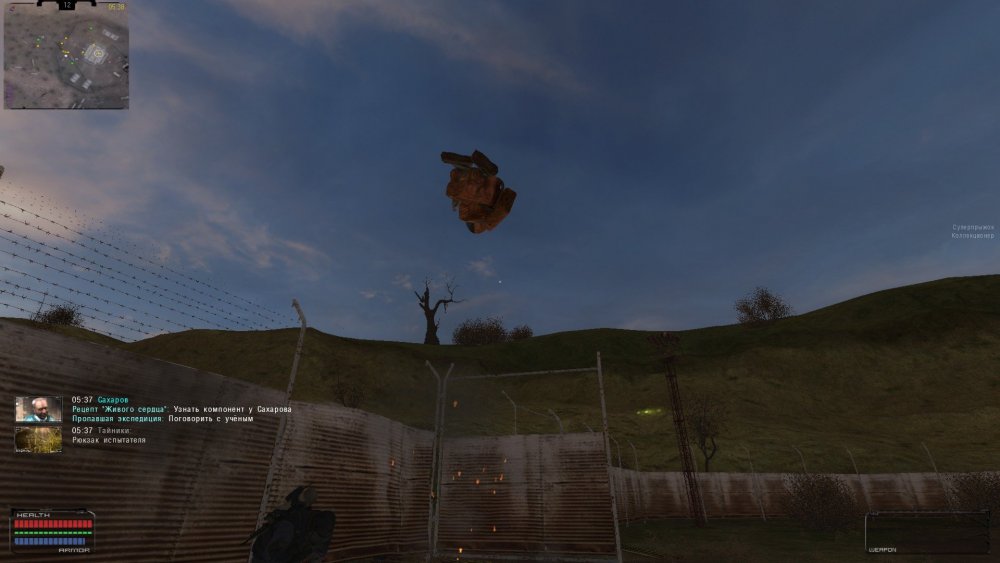1000x563 pixels.
Task: Click the stash notification icon
Action: tap(38, 439)
